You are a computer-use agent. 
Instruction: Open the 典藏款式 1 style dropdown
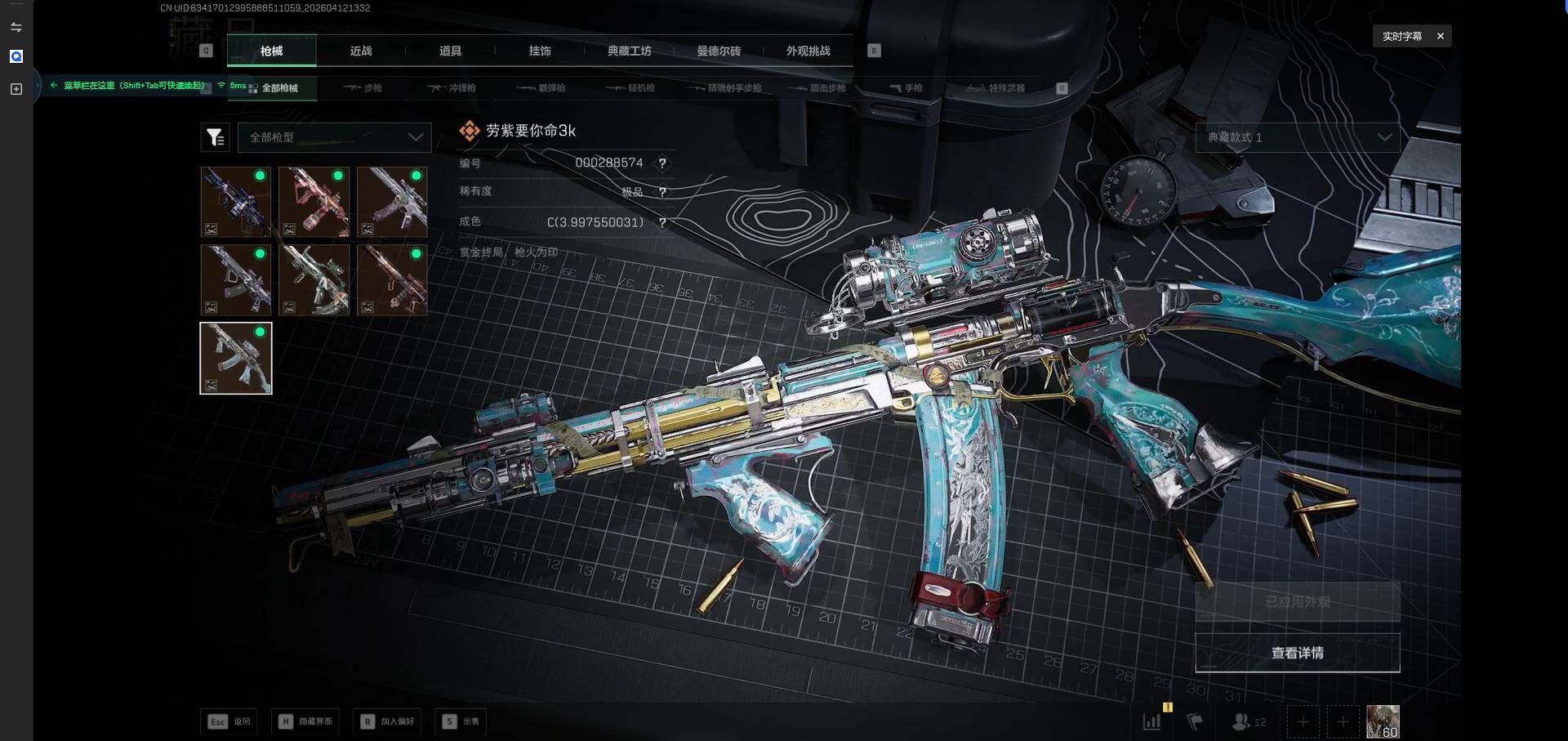tap(1298, 137)
